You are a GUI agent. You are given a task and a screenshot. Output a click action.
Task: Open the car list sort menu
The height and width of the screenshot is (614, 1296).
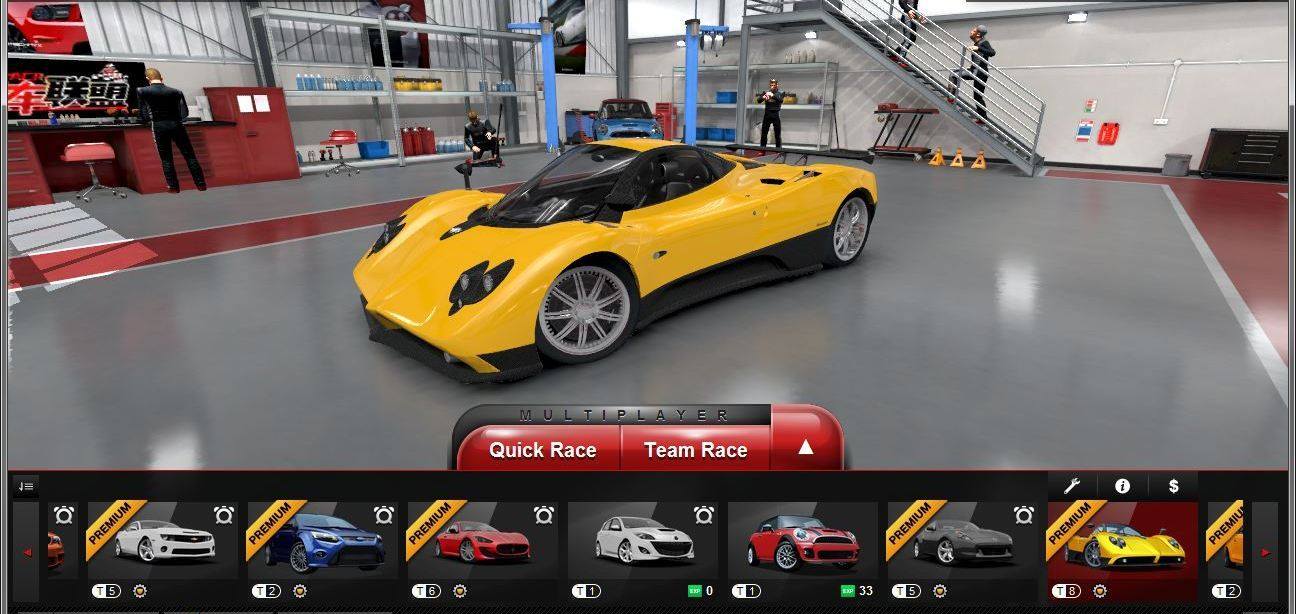click(x=26, y=487)
